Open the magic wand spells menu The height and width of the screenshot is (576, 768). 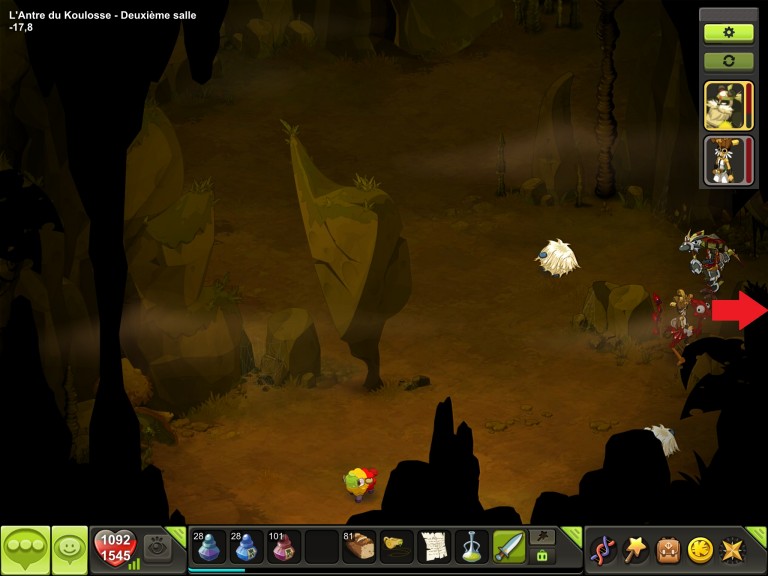[x=634, y=549]
